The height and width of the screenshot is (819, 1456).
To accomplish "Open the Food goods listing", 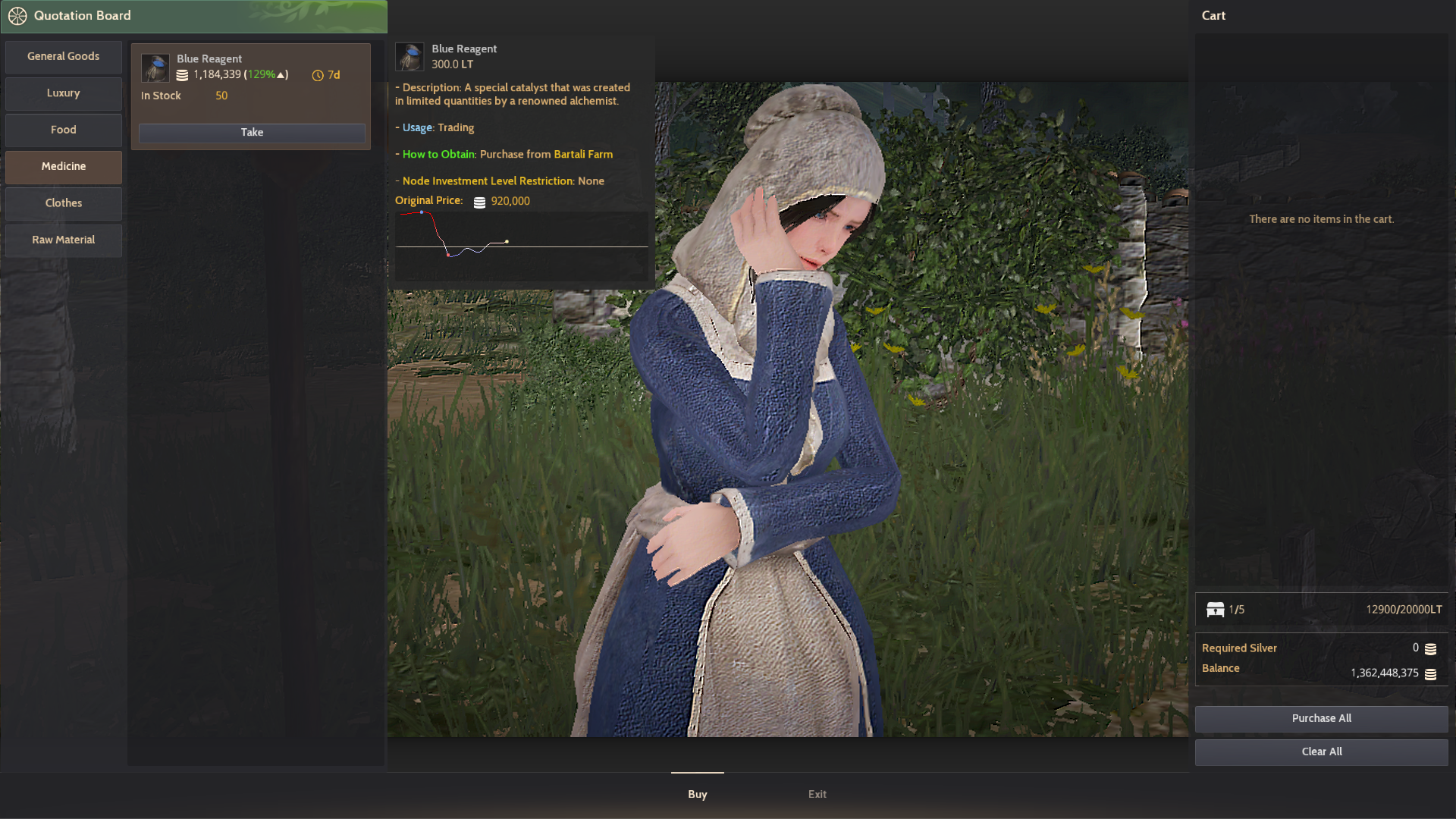I will tap(63, 129).
